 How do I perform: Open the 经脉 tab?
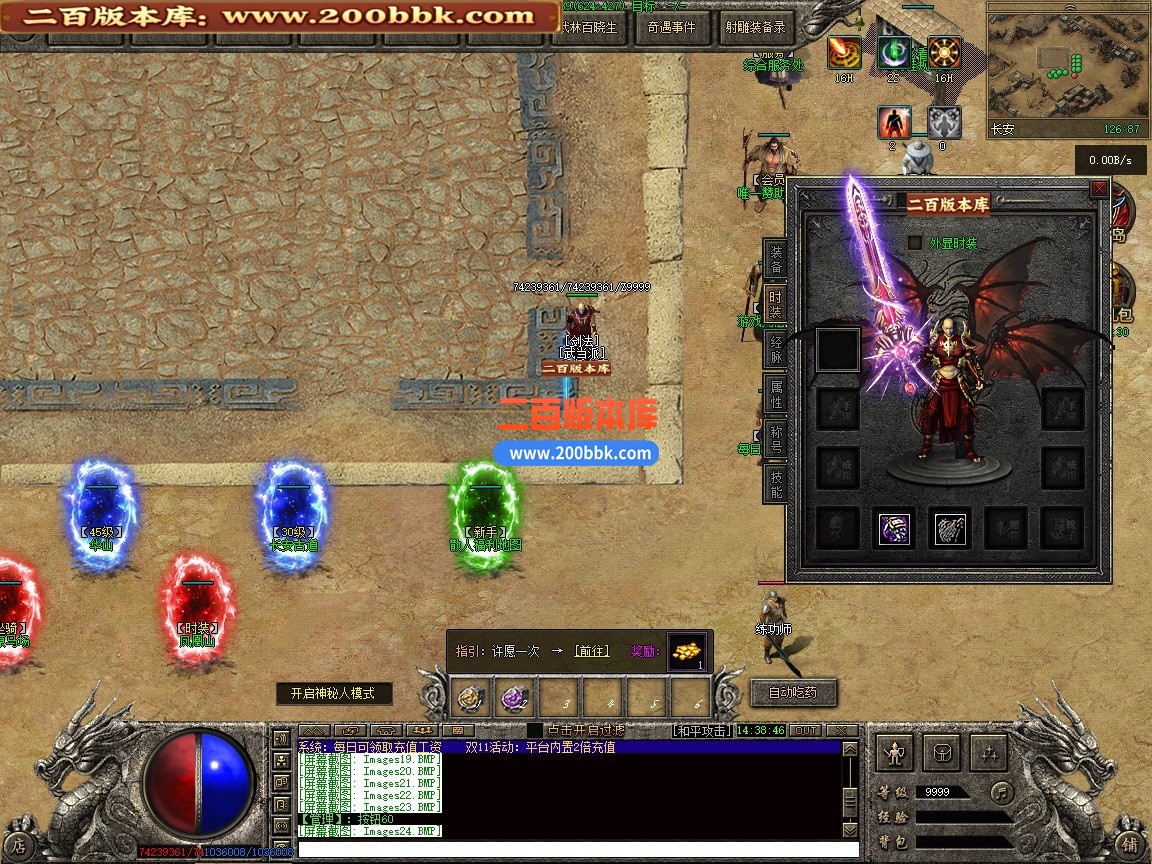coord(777,349)
